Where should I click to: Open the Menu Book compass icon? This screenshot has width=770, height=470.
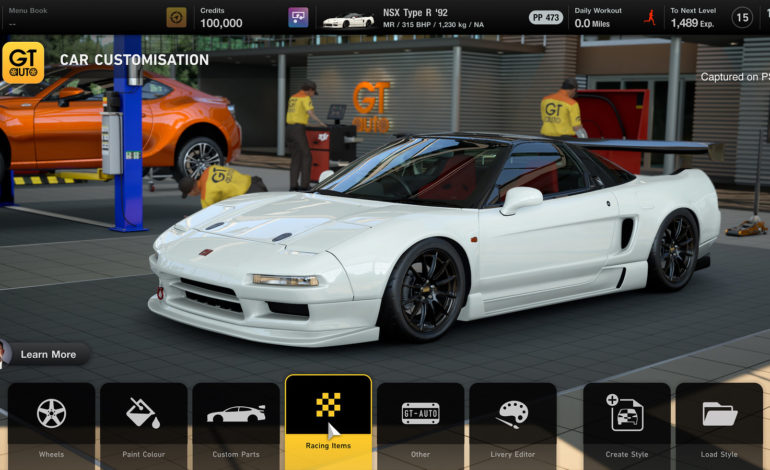point(176,17)
